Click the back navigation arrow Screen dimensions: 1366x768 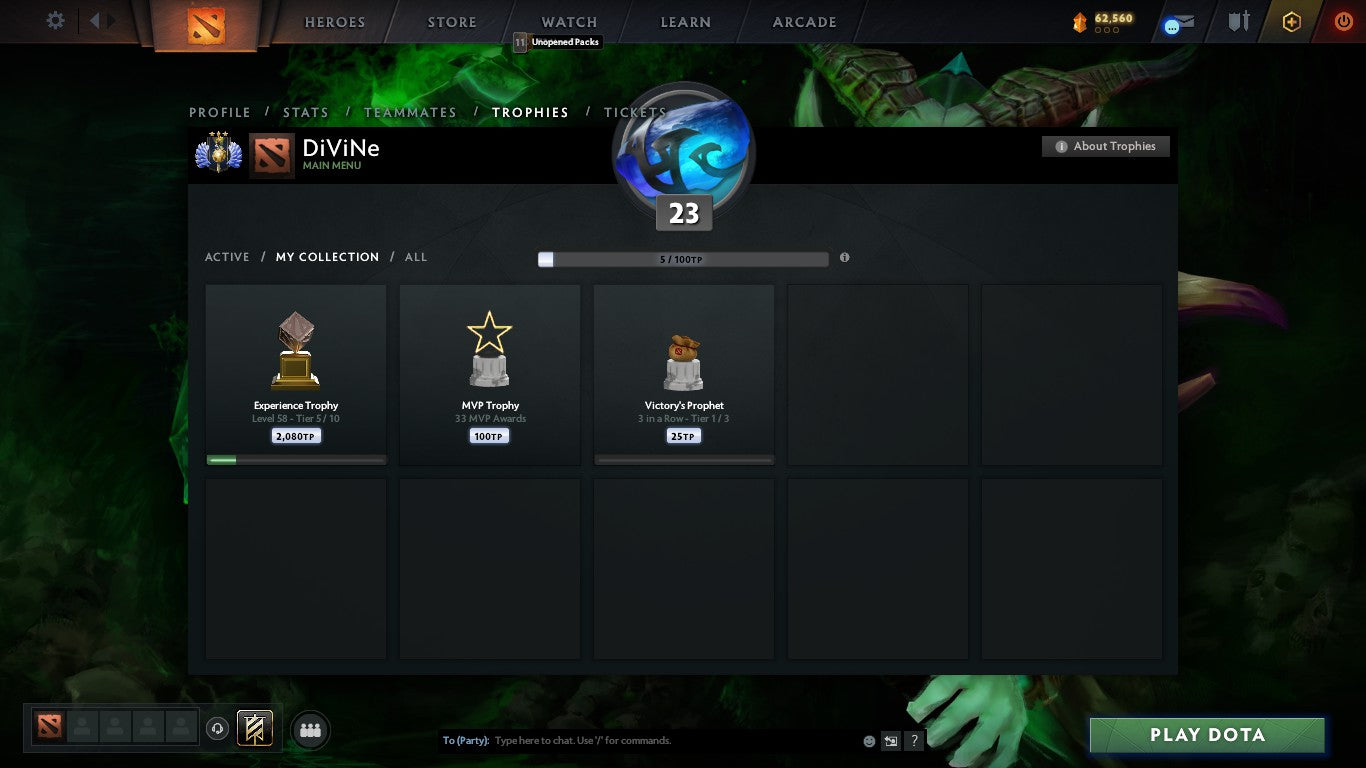coord(93,20)
